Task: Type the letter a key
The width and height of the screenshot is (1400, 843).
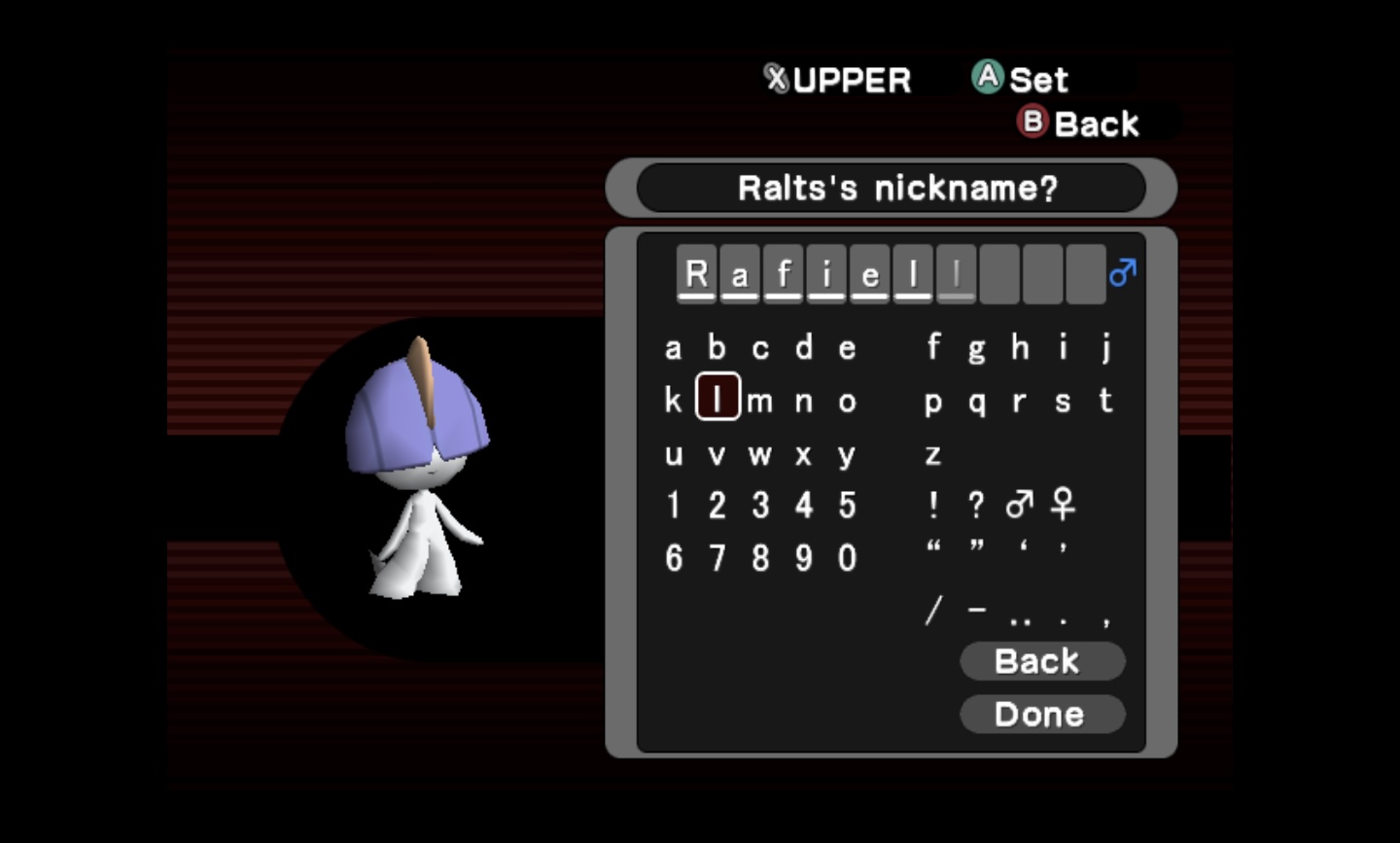Action: [x=673, y=348]
